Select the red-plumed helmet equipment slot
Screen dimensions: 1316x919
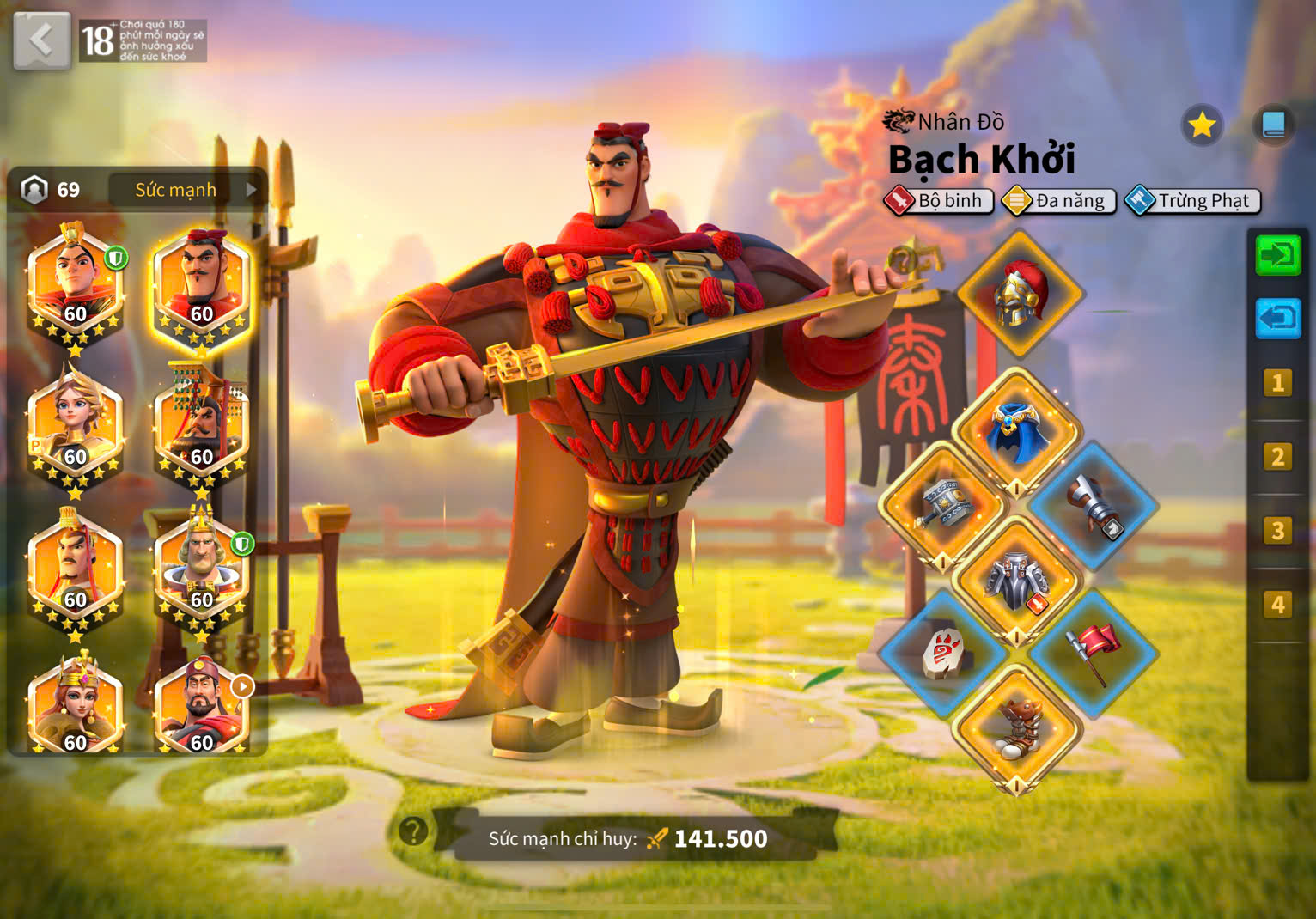coord(1020,294)
